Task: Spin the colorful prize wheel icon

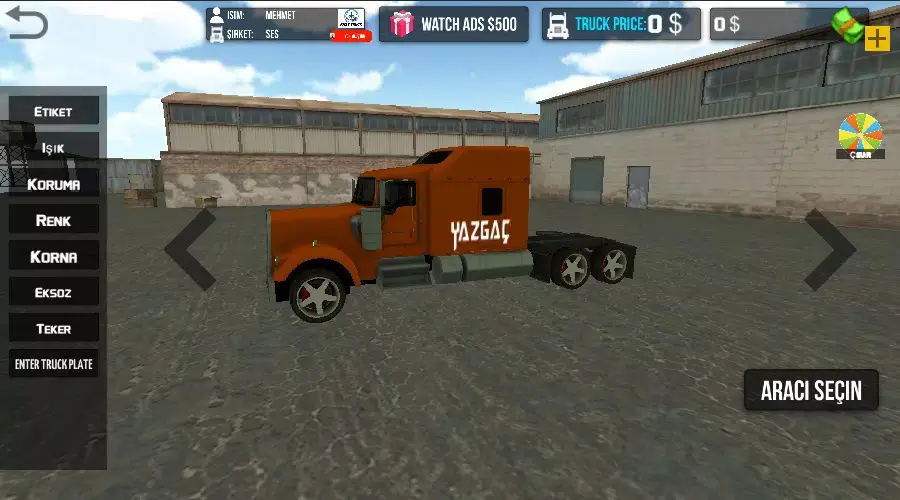Action: point(860,135)
